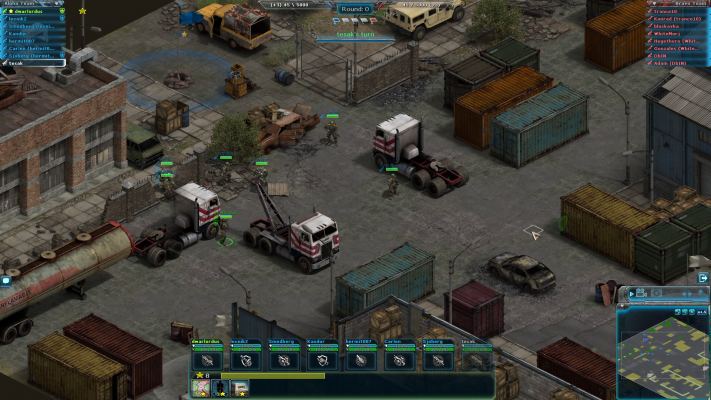Choose Carlos in the Alpha Team roster
Screen dimensions: 711x400
pos(32,48)
